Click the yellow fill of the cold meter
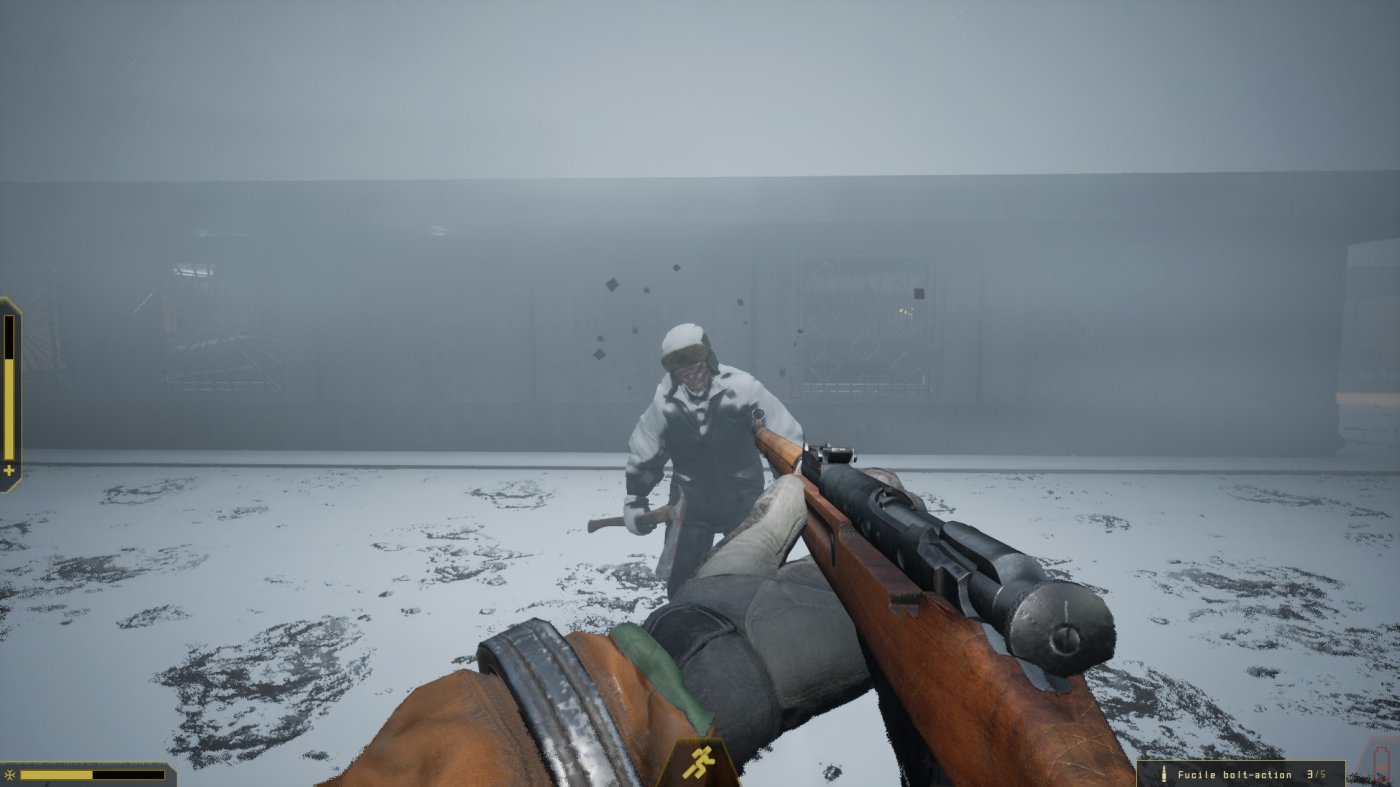1400x787 pixels. 55,774
